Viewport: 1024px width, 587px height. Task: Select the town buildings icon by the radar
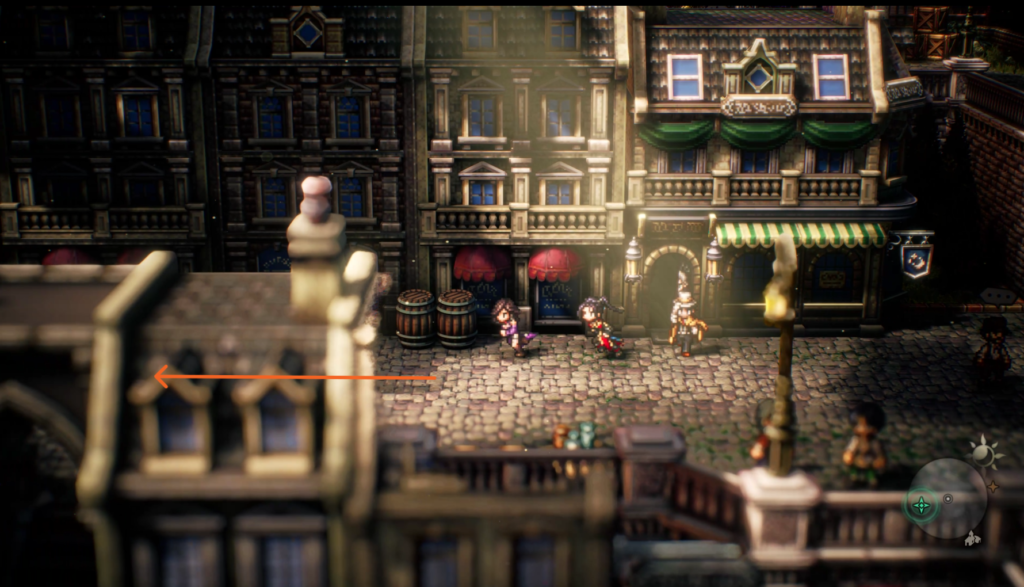coord(973,540)
